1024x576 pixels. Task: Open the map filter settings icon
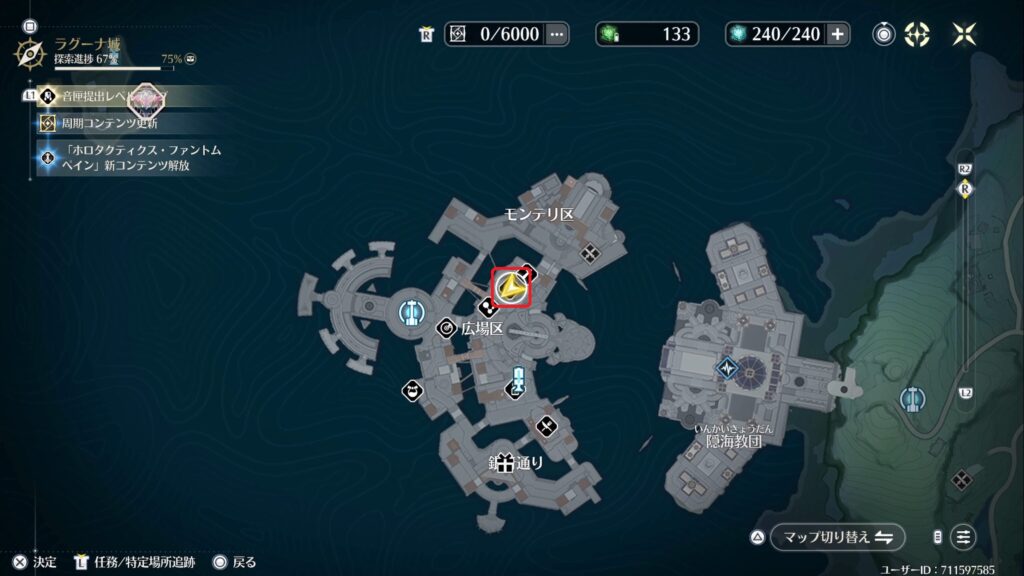click(964, 537)
